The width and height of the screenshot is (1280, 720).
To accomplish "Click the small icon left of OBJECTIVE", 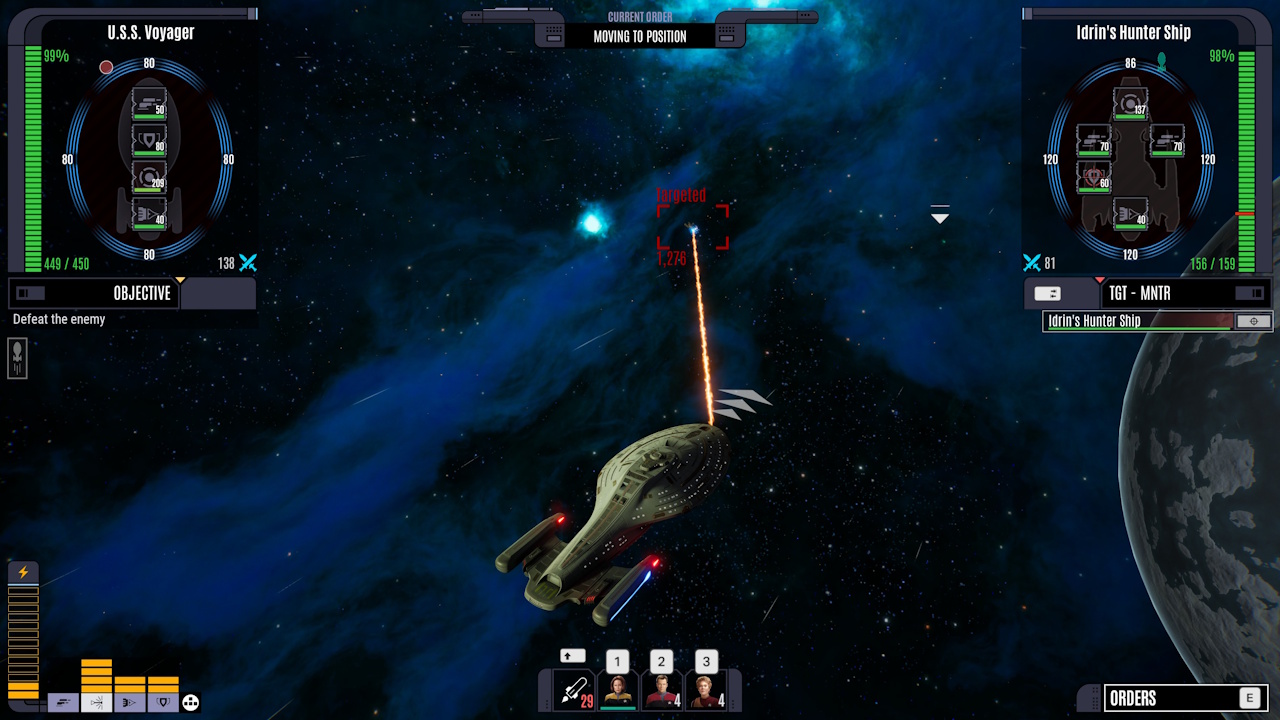I will (28, 293).
